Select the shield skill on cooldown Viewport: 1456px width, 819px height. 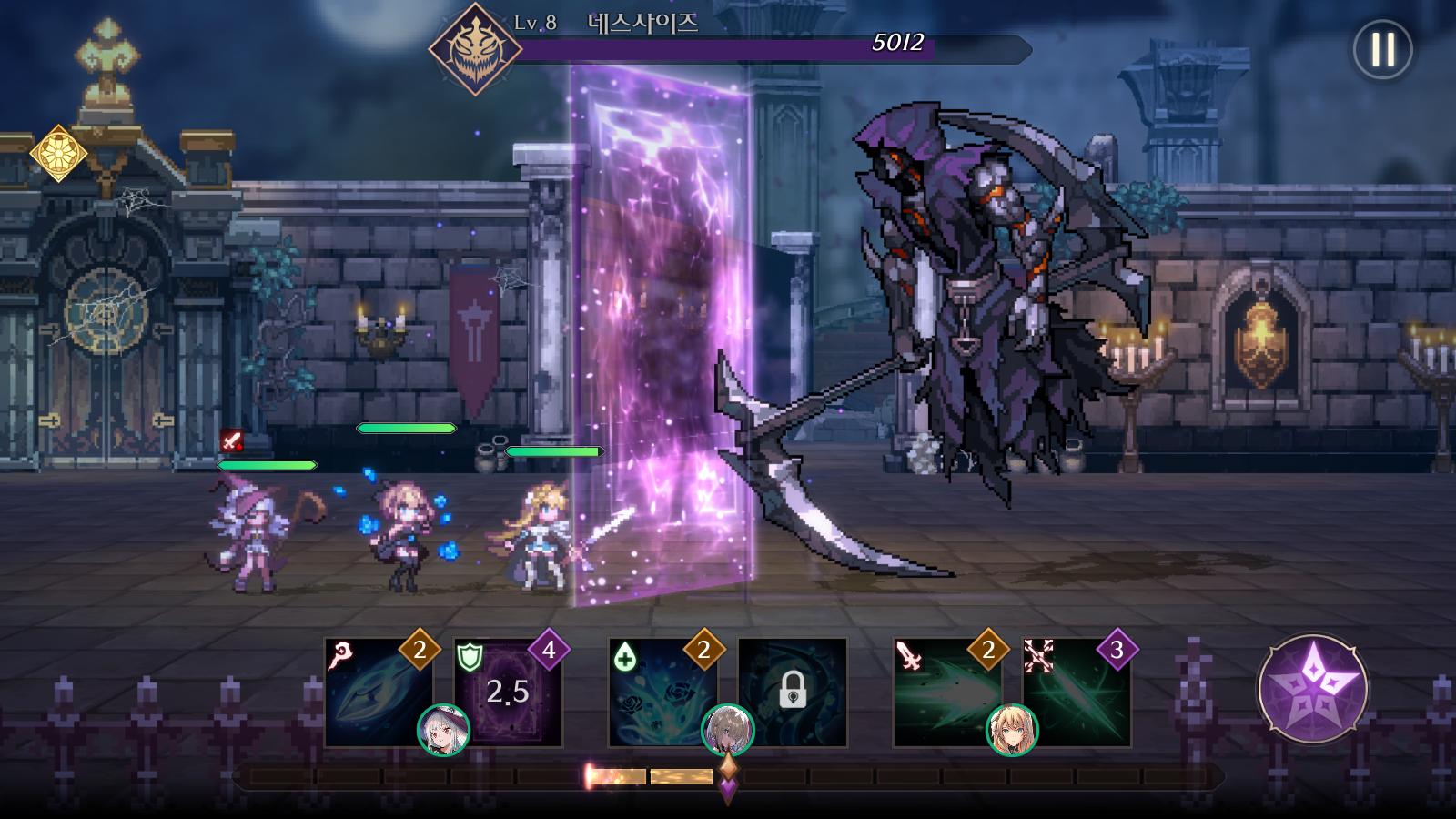tap(508, 693)
